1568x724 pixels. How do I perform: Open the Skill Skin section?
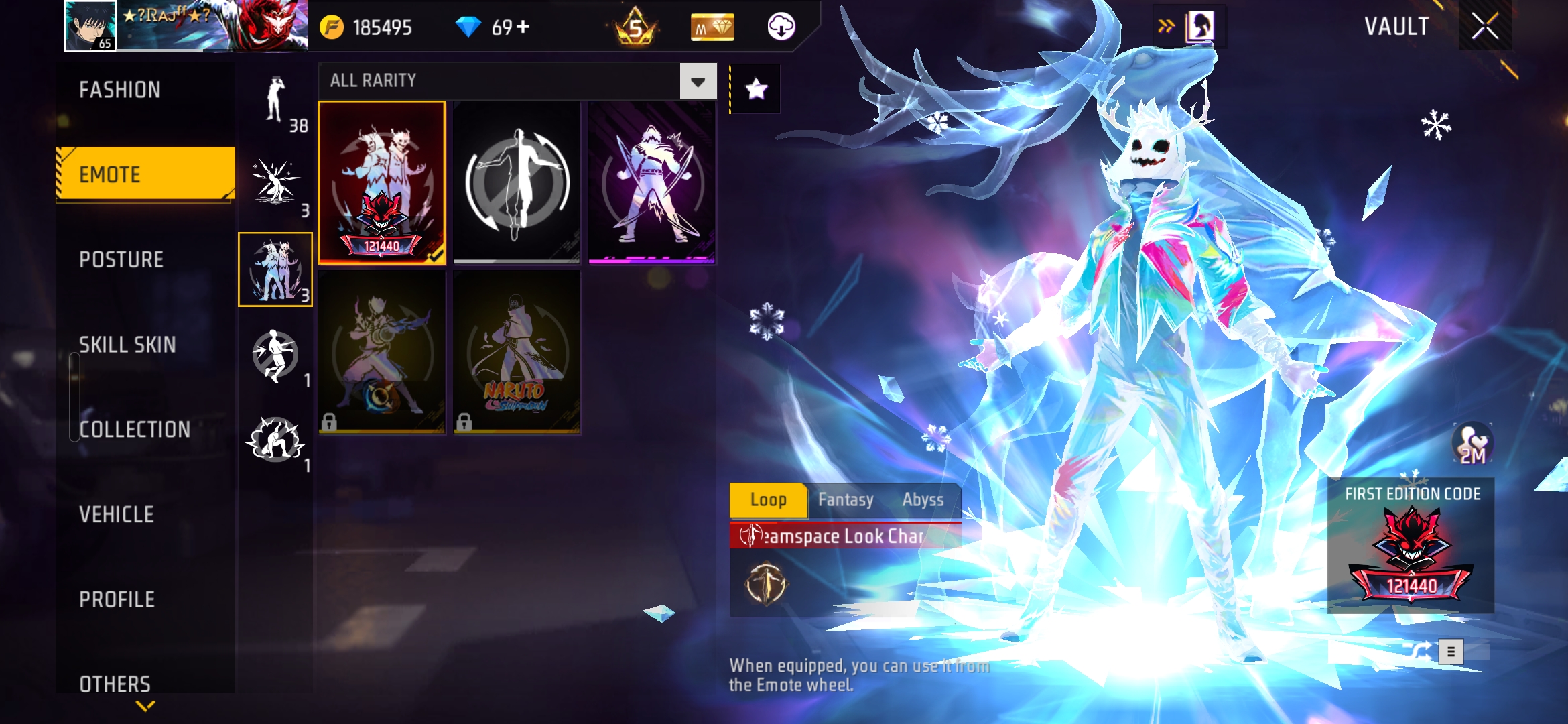[x=127, y=345]
